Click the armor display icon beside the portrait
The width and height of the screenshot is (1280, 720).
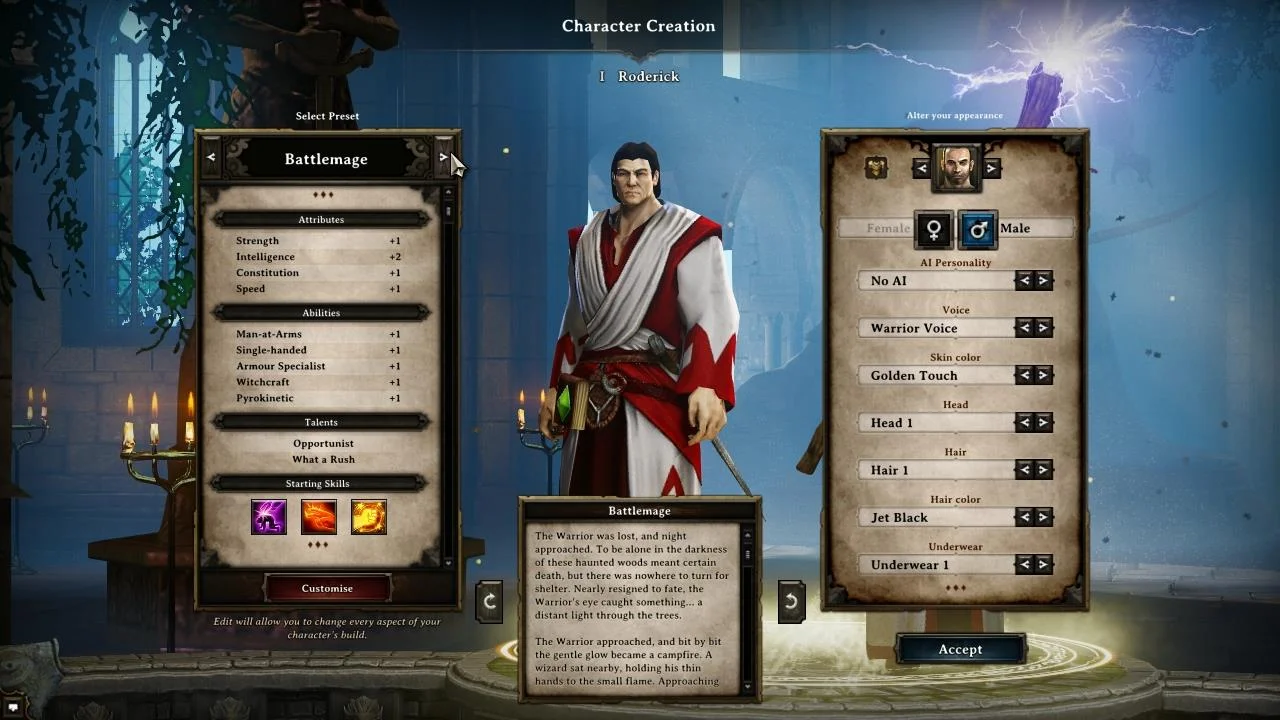[875, 168]
